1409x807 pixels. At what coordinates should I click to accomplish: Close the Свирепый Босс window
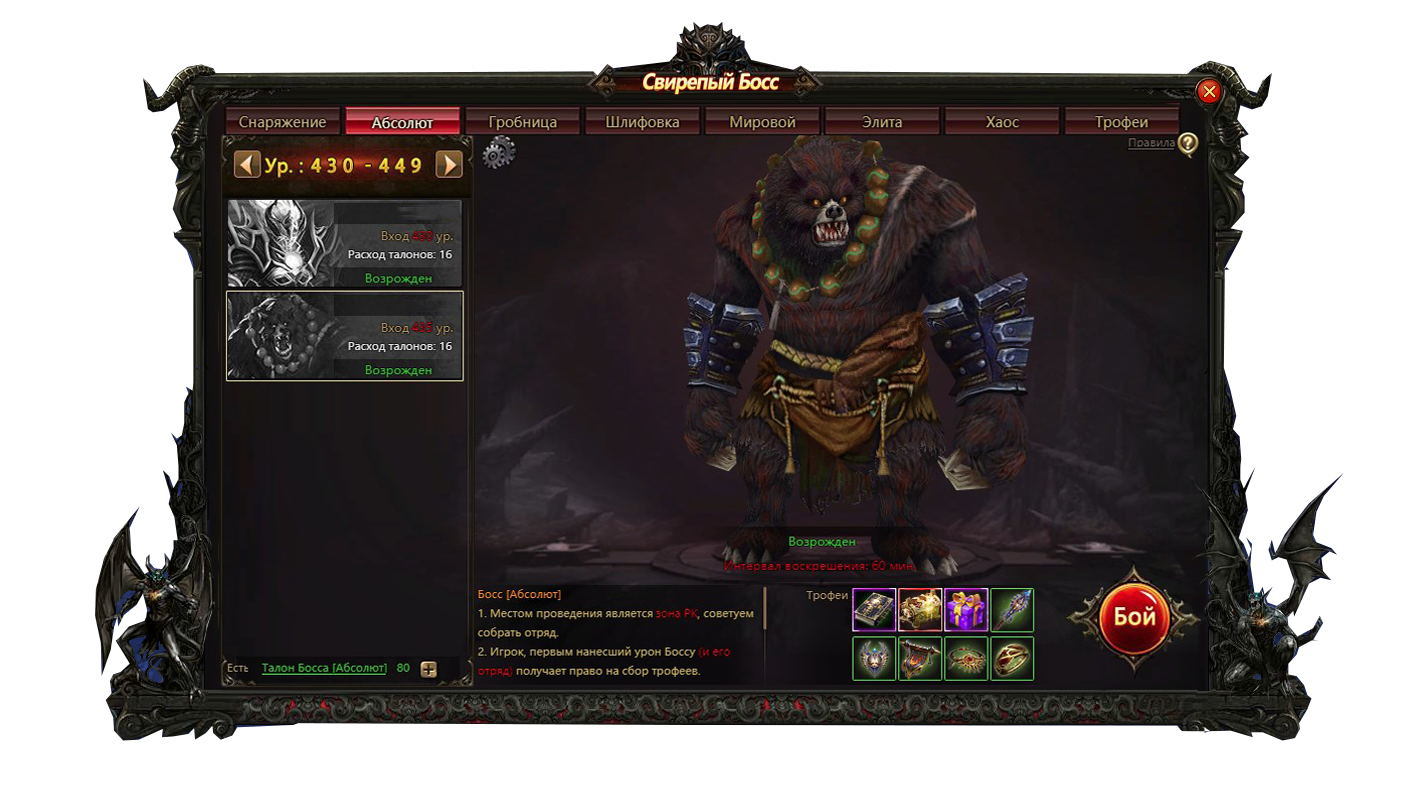(x=1209, y=92)
